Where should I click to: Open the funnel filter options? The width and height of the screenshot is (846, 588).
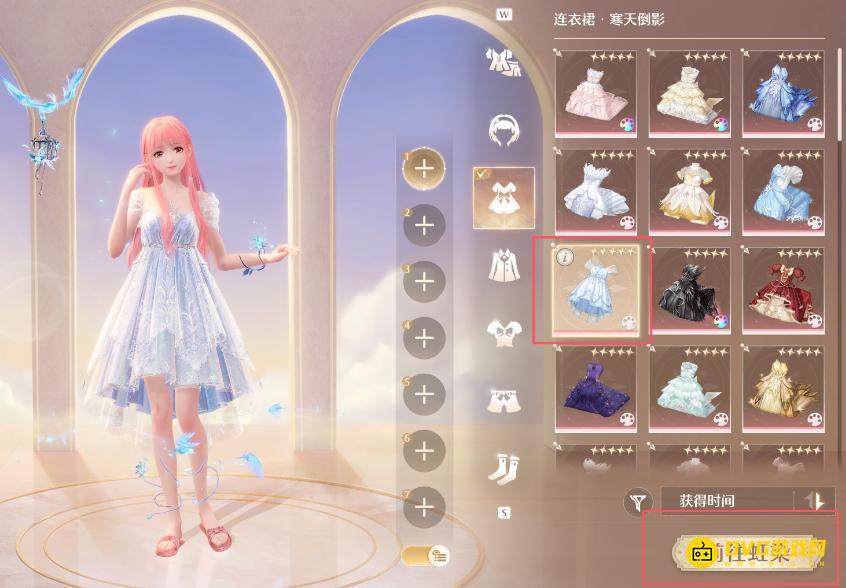pyautogui.click(x=637, y=502)
